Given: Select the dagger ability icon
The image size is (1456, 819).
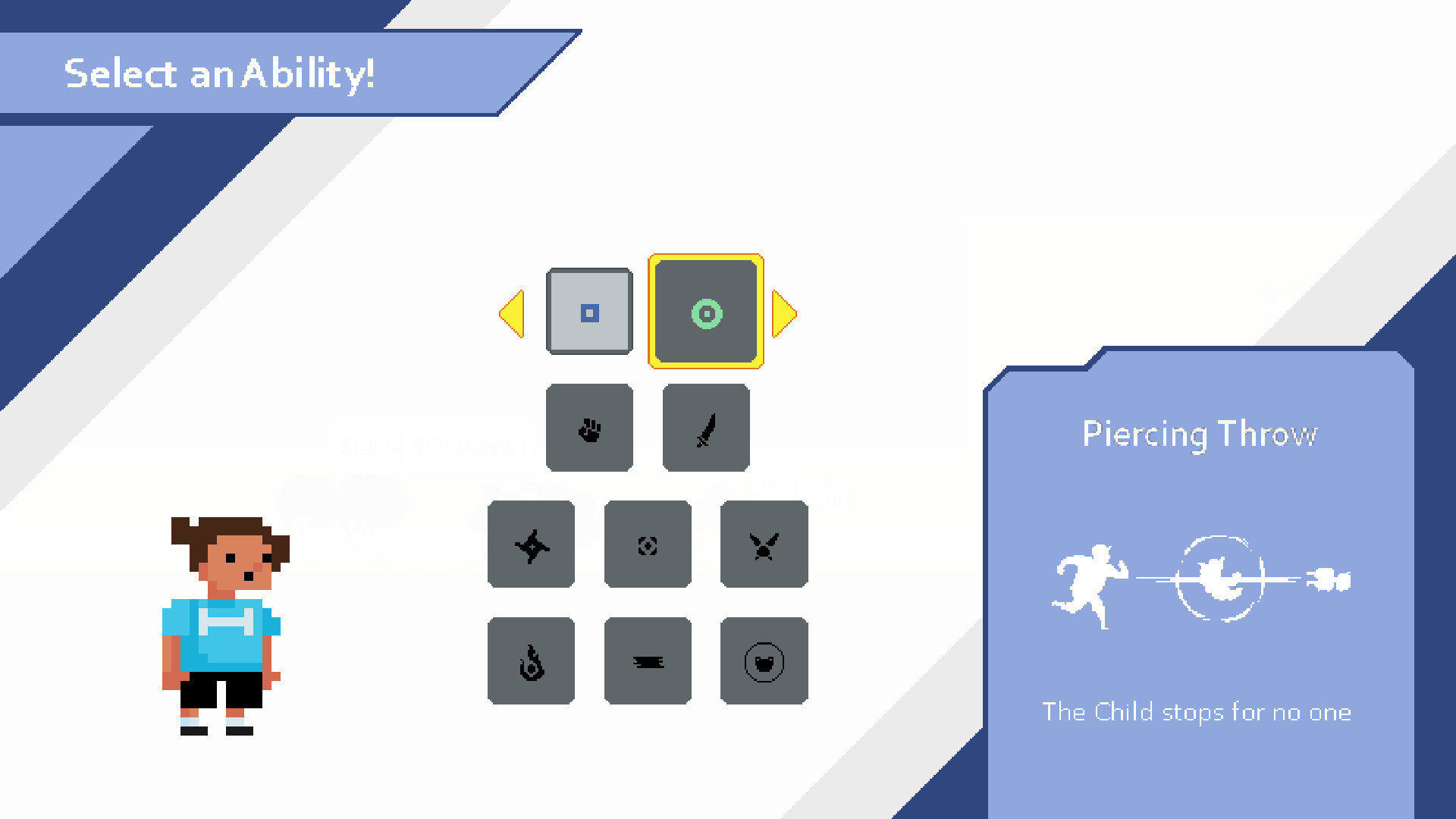Looking at the screenshot, I should (705, 428).
